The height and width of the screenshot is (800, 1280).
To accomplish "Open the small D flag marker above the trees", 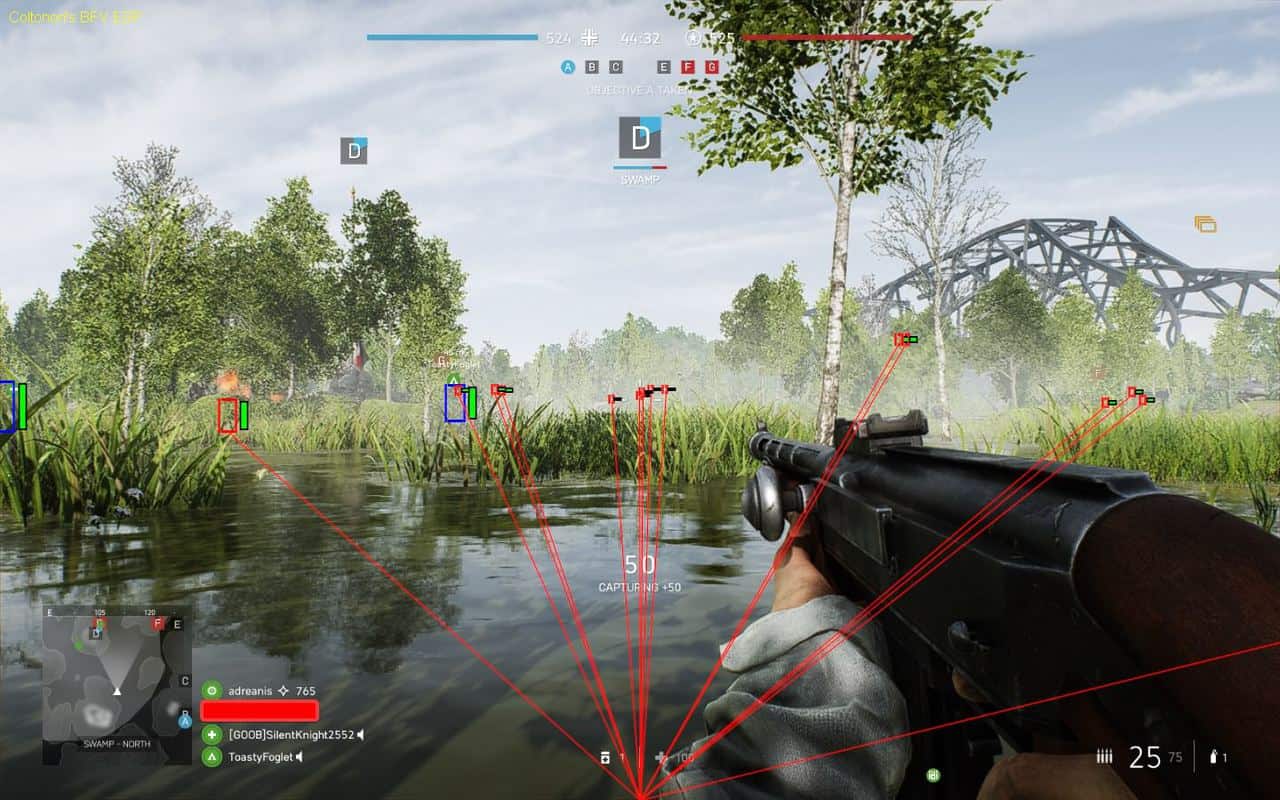I will 351,153.
